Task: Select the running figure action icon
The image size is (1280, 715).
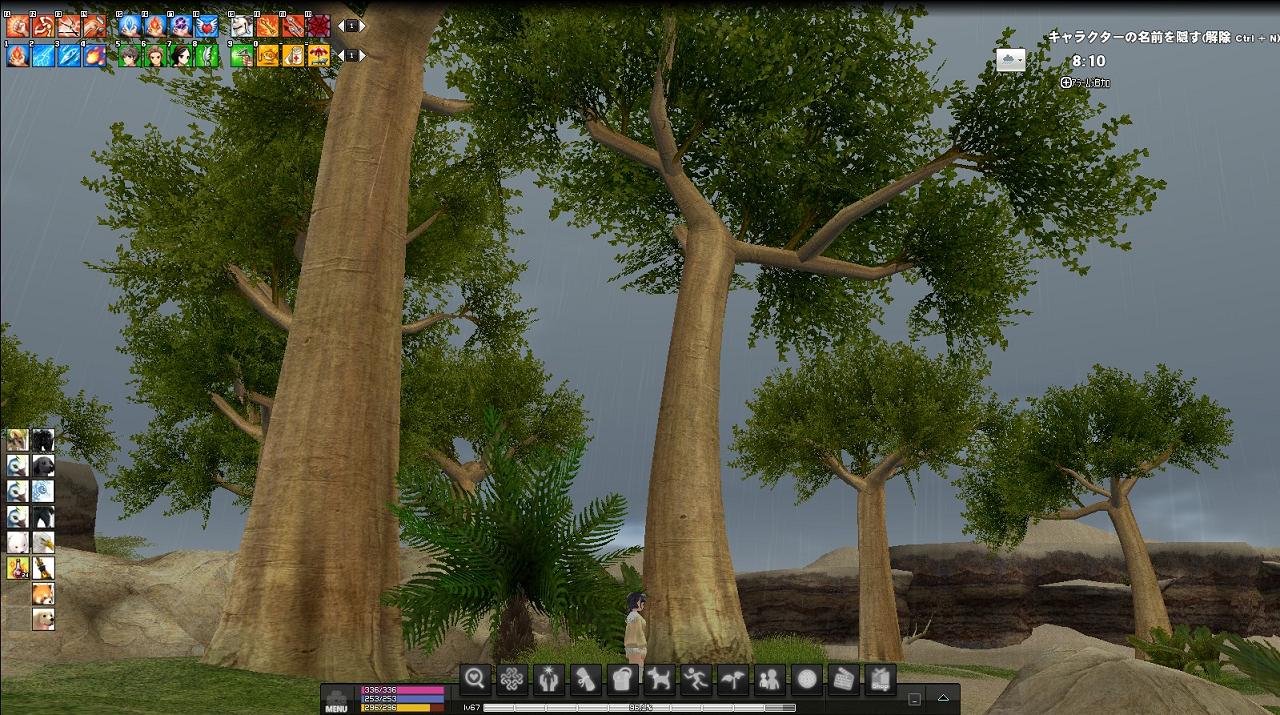Action: (696, 679)
